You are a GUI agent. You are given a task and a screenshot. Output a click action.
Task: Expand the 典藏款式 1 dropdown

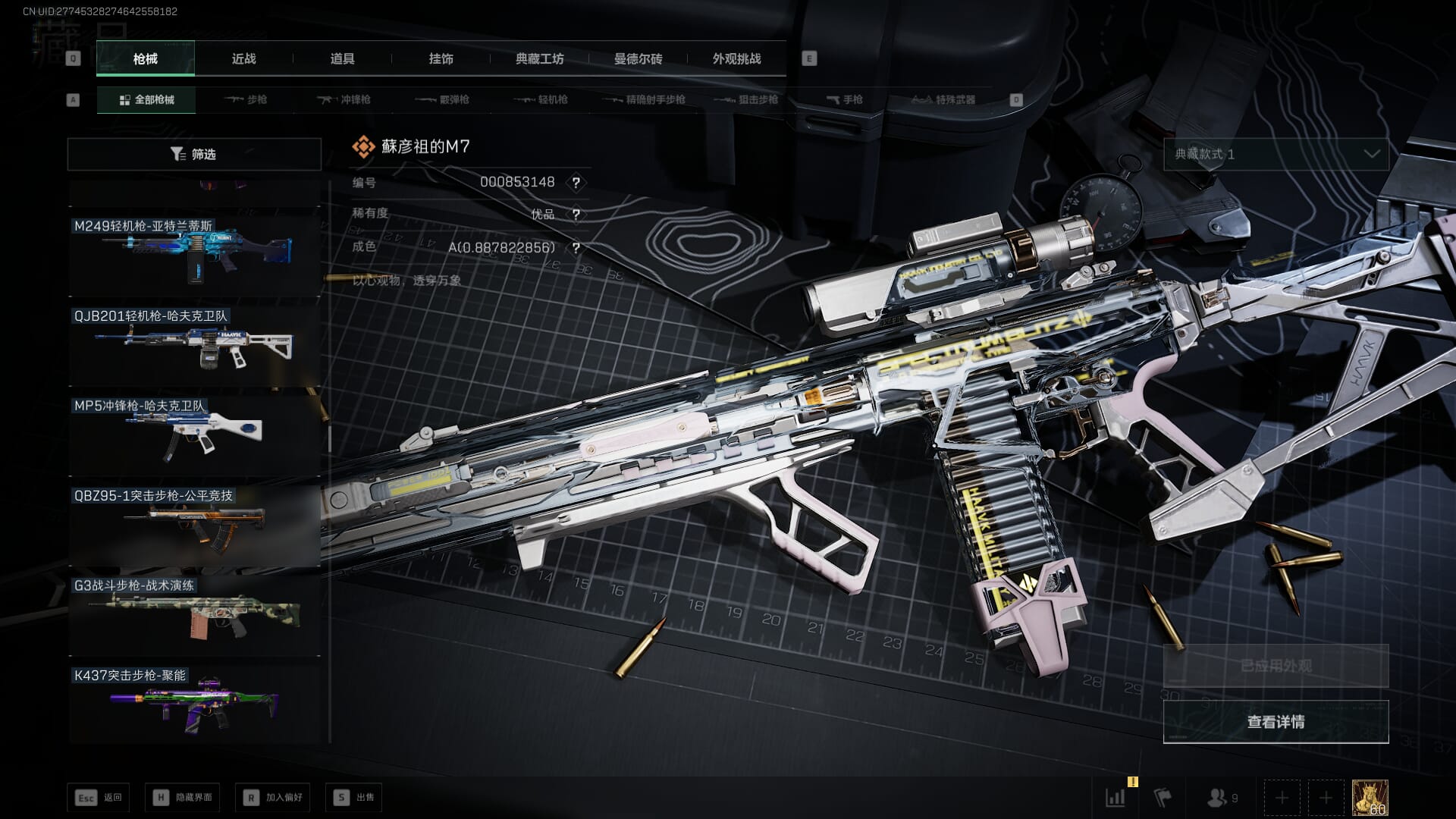pyautogui.click(x=1276, y=154)
